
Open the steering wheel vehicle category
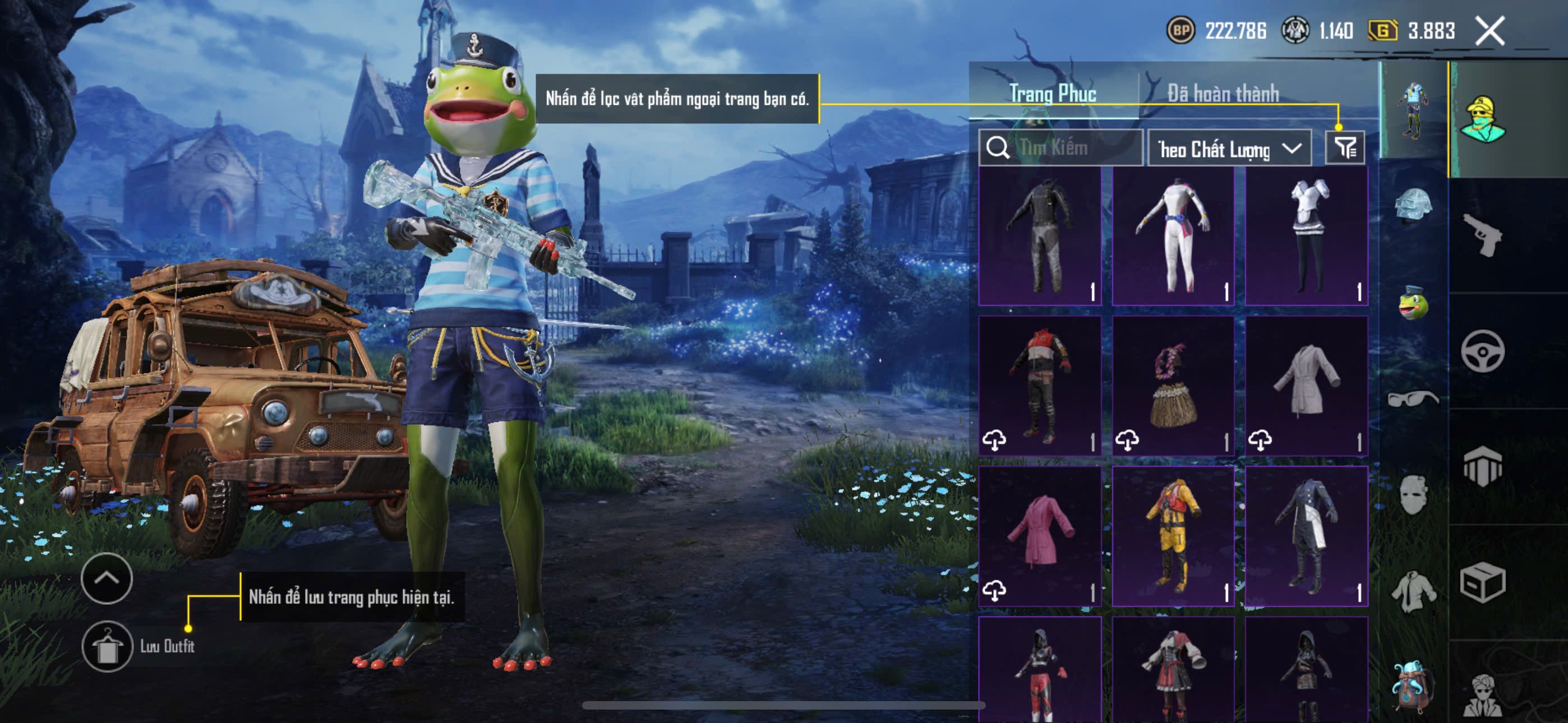click(x=1482, y=350)
